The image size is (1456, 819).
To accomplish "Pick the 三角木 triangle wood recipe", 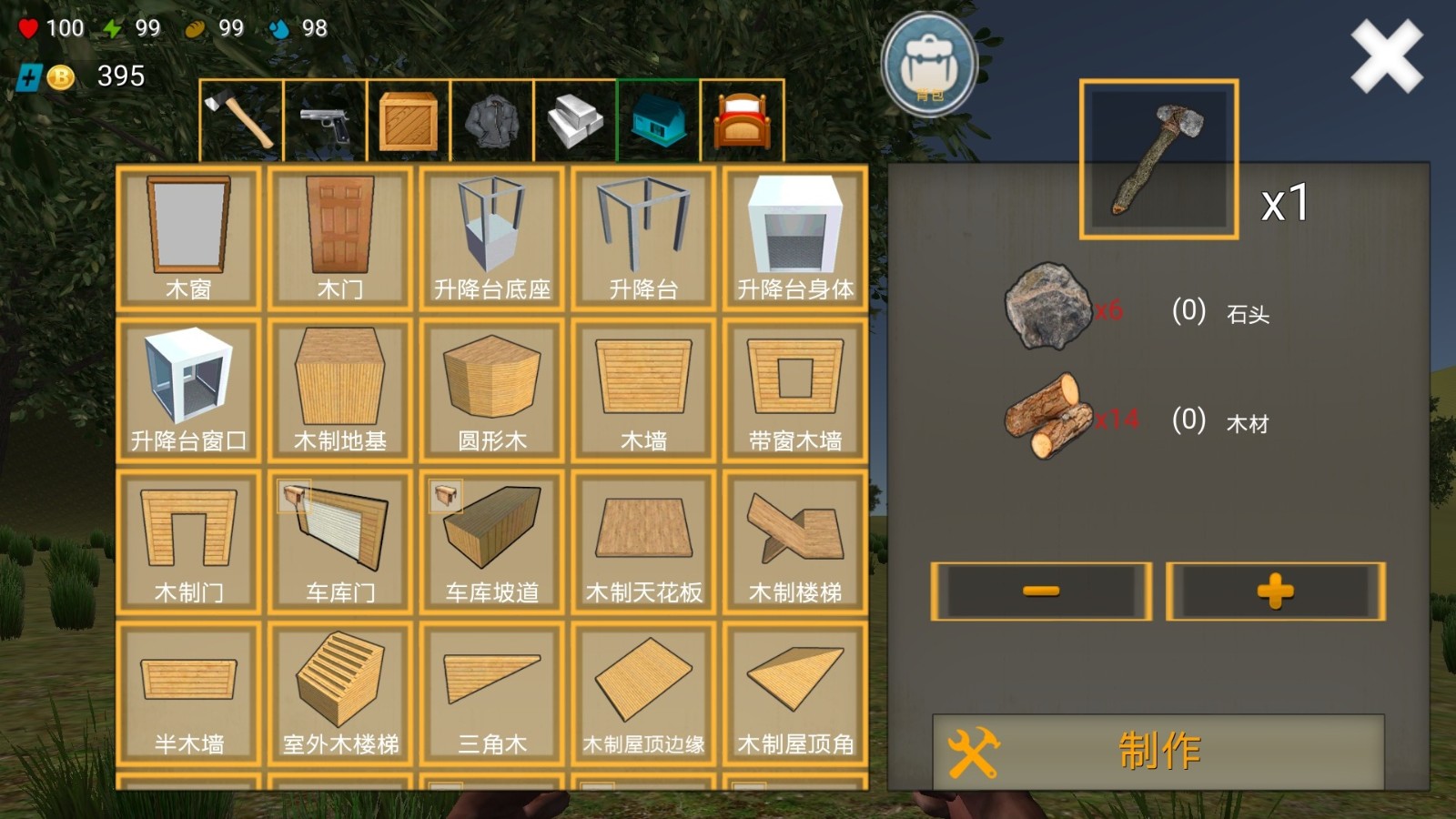I will click(x=492, y=693).
